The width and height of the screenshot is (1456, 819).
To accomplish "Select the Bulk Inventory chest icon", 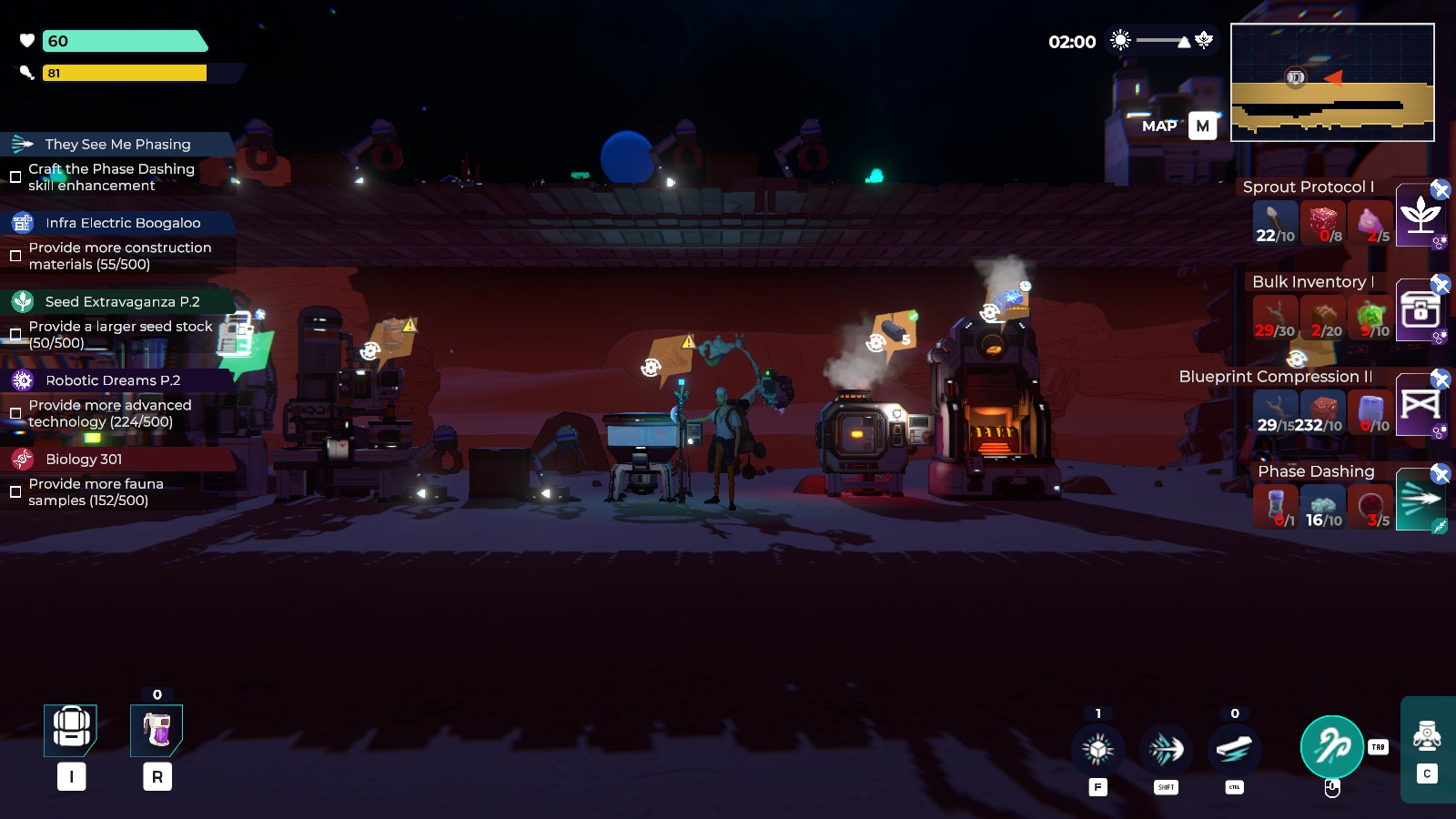I will [1420, 310].
